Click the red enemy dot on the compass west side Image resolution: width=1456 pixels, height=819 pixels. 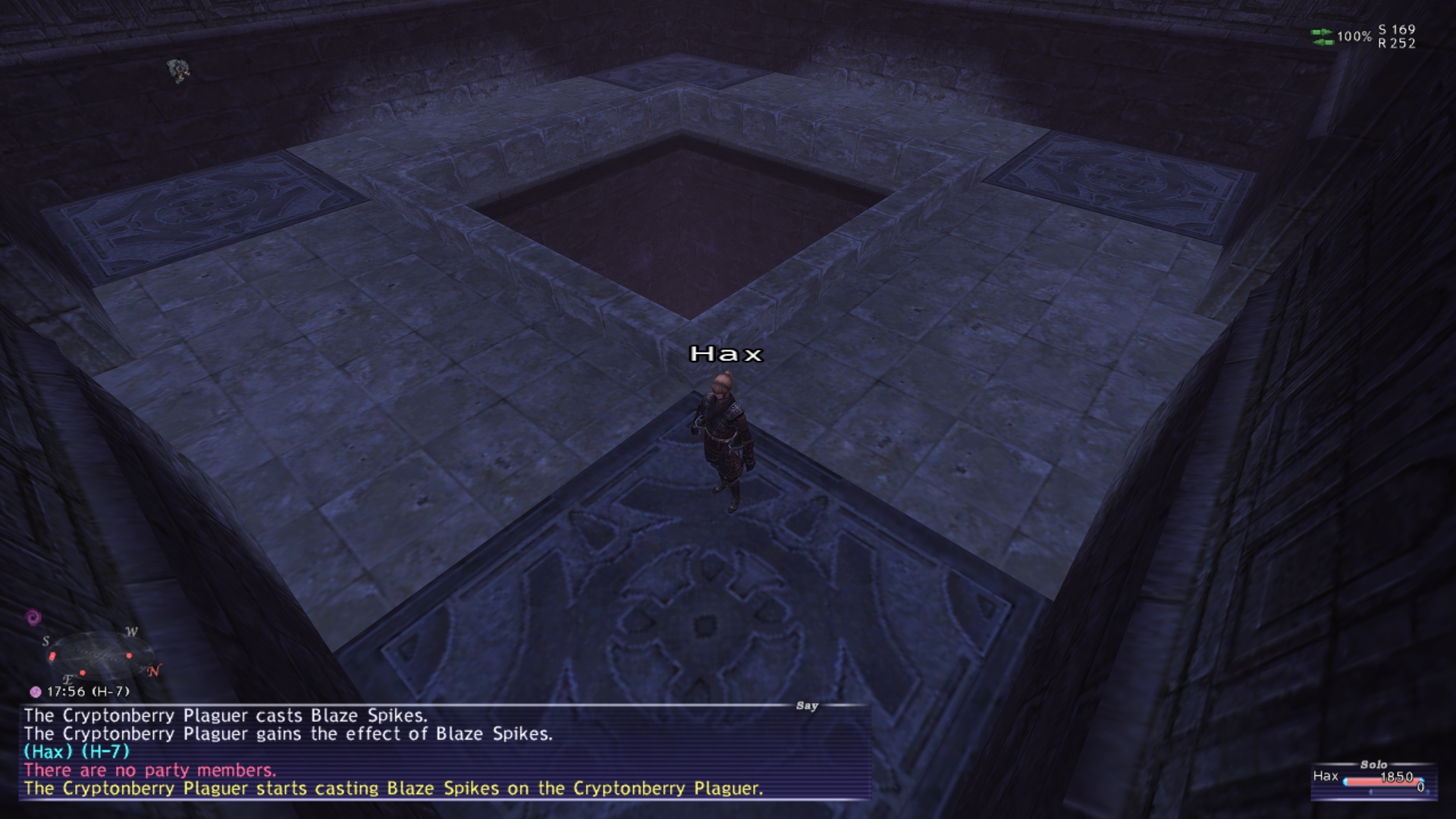pos(129,656)
